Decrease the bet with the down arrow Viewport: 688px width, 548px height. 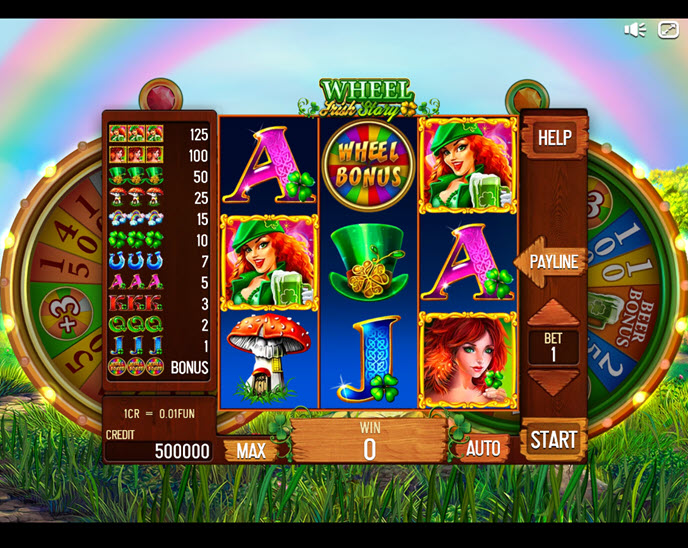coord(553,381)
